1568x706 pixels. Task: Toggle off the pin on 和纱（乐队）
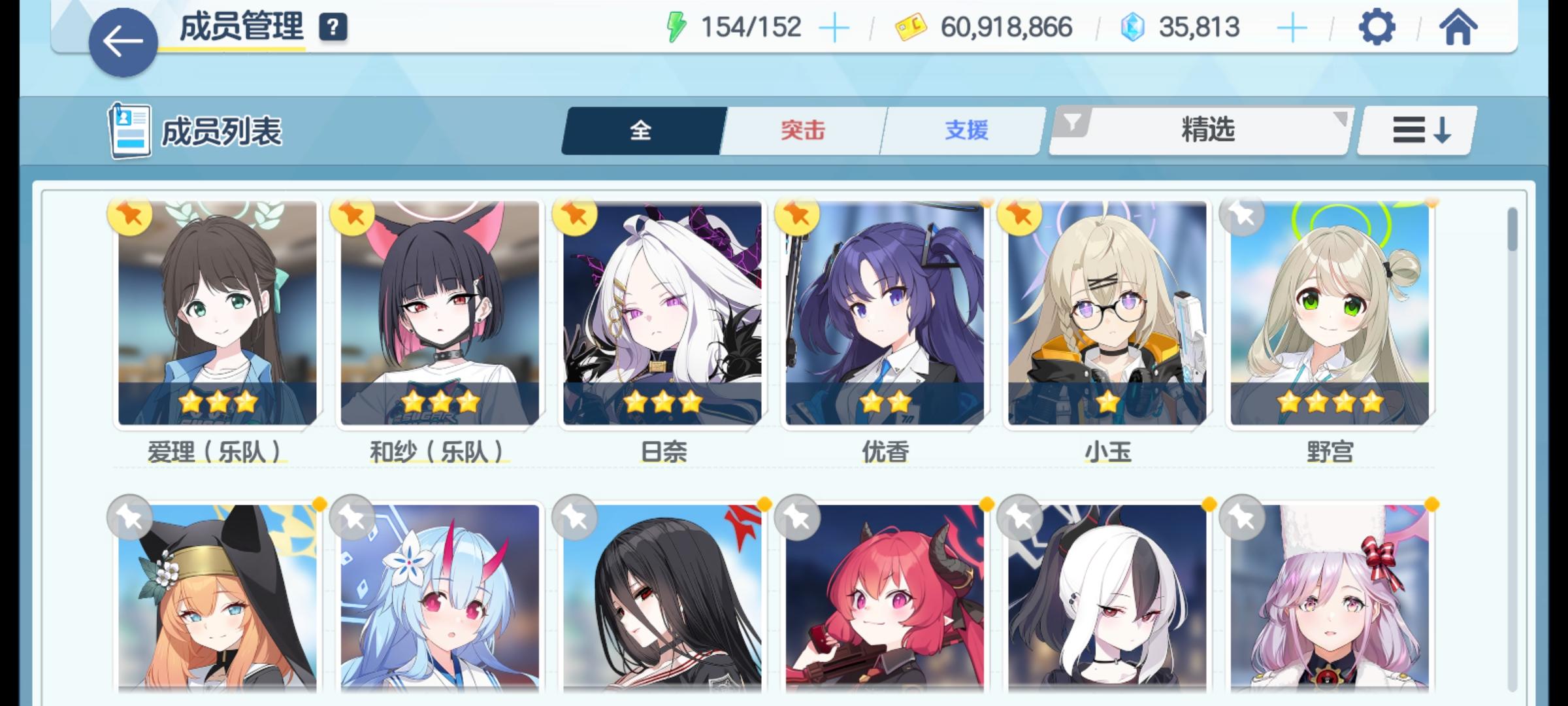coord(352,216)
